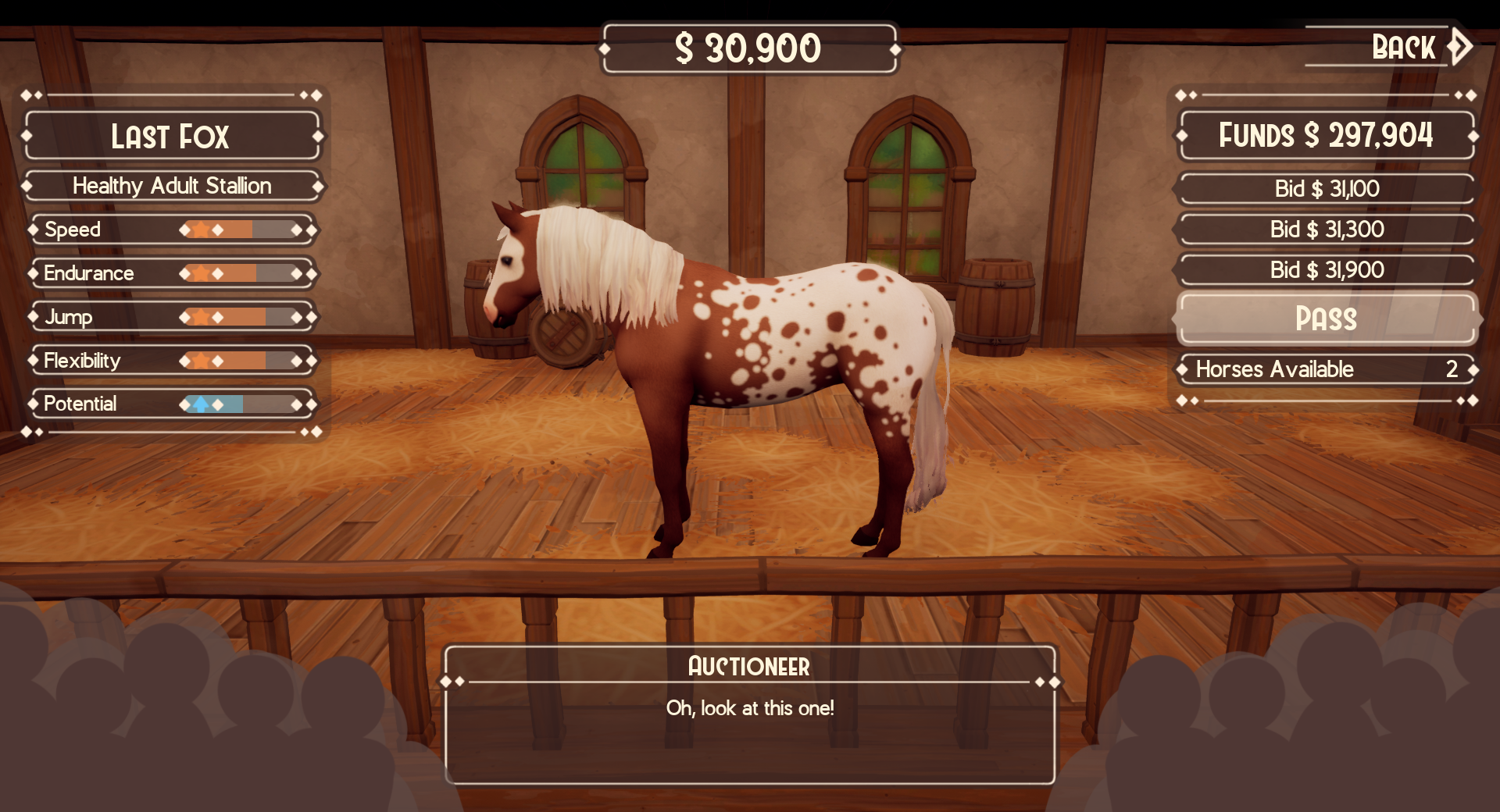Select the blue diamond on the Potential bar
The width and height of the screenshot is (1500, 812).
[200, 404]
